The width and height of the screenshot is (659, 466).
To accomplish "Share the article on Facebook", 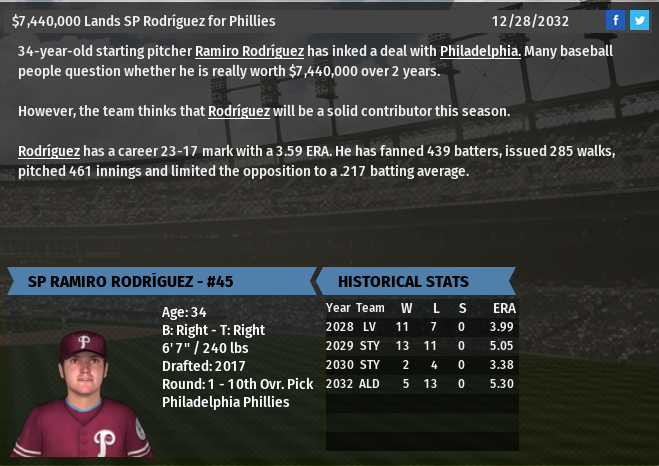I will tap(616, 20).
